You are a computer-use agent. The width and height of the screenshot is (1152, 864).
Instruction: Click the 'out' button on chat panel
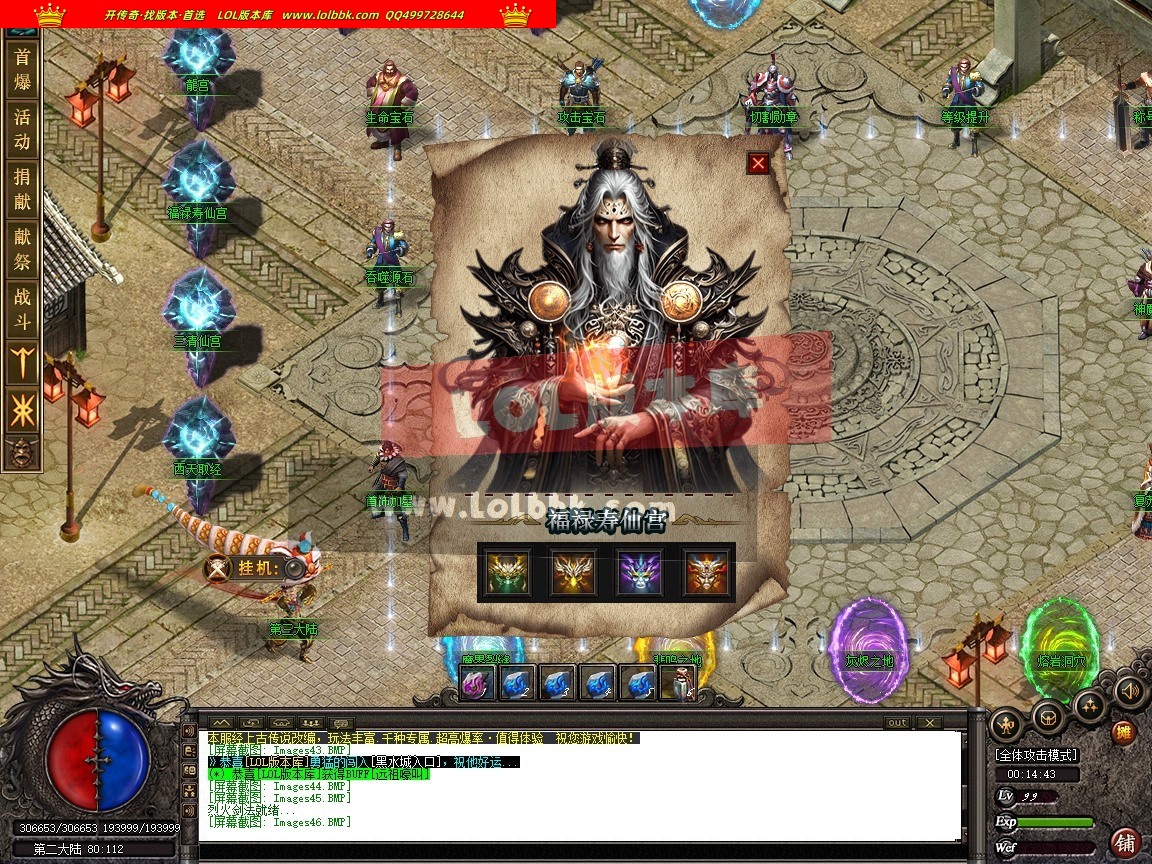897,723
